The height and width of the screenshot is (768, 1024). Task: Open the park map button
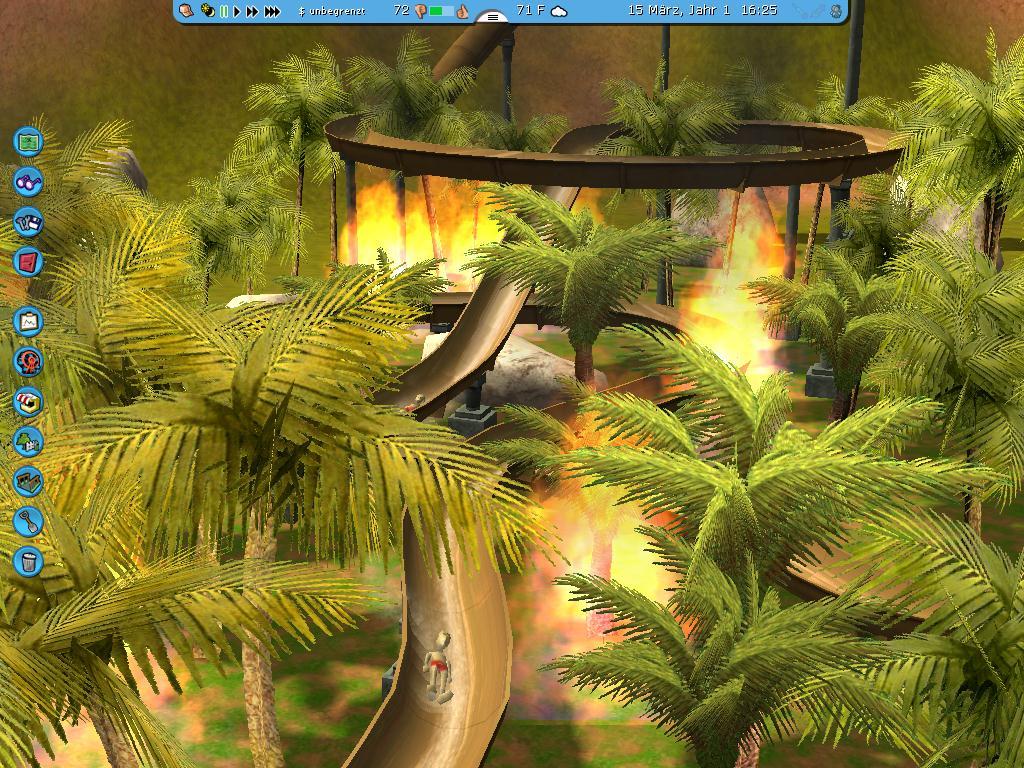tap(28, 141)
